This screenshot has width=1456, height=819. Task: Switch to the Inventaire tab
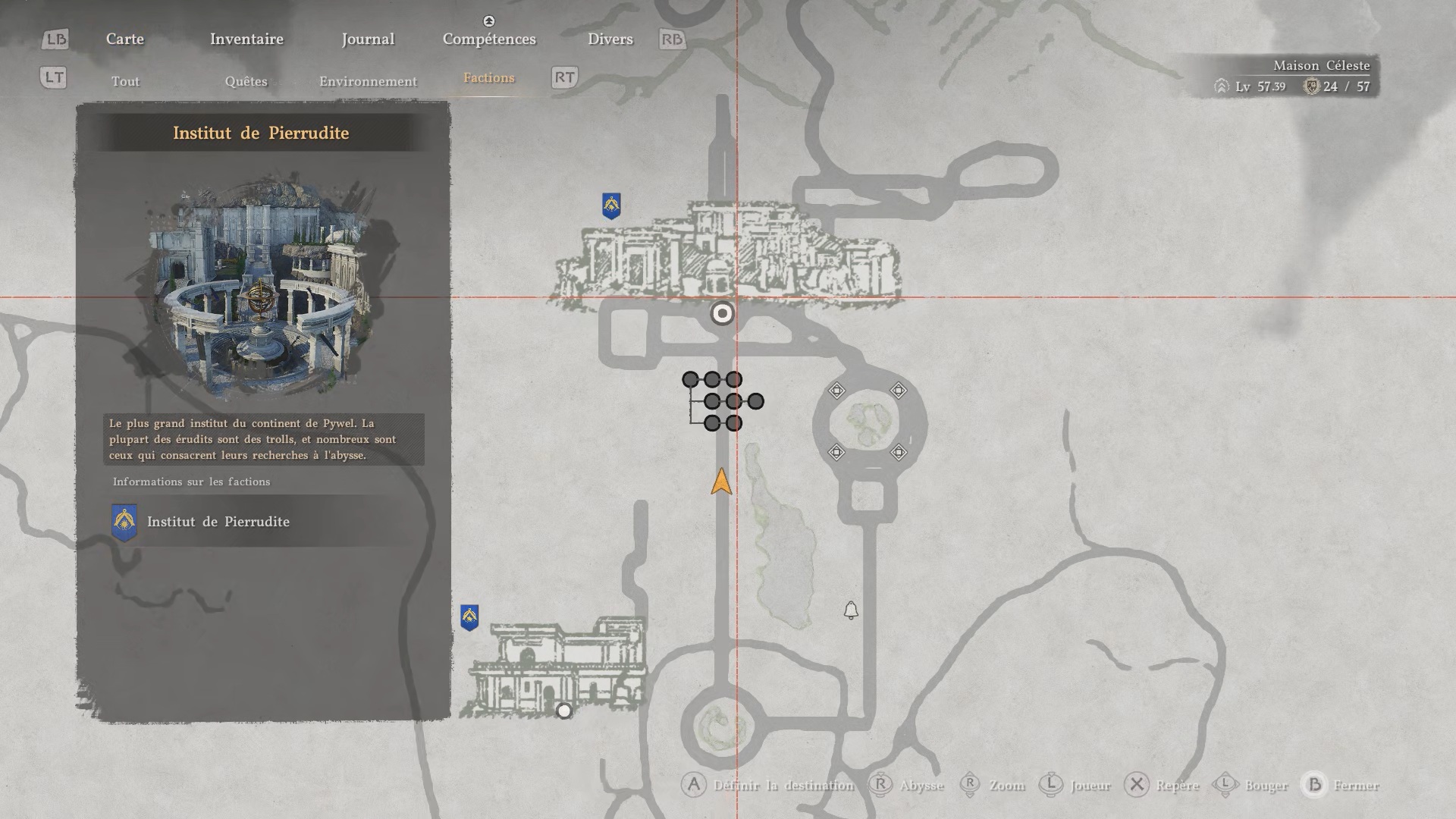point(246,39)
